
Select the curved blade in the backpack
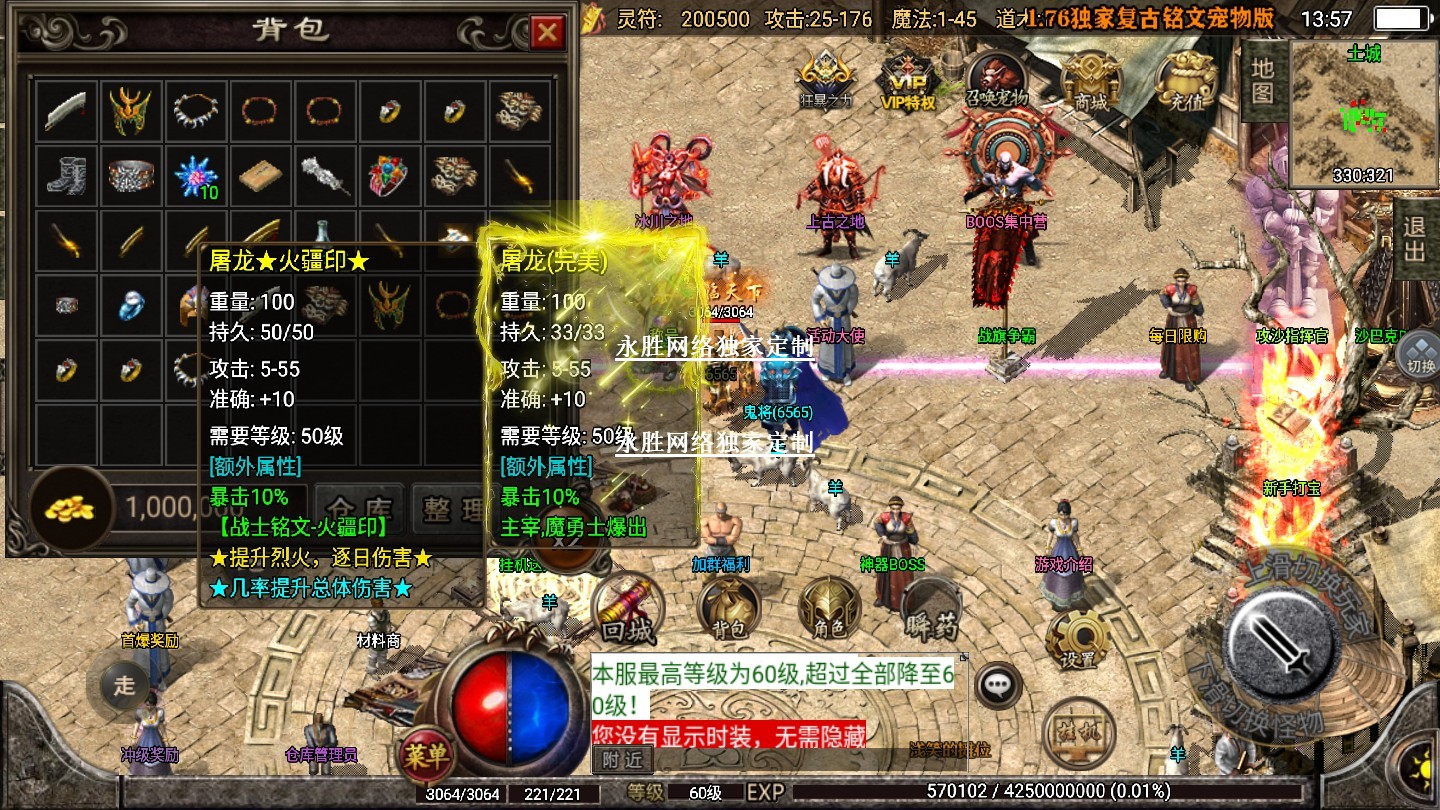67,111
